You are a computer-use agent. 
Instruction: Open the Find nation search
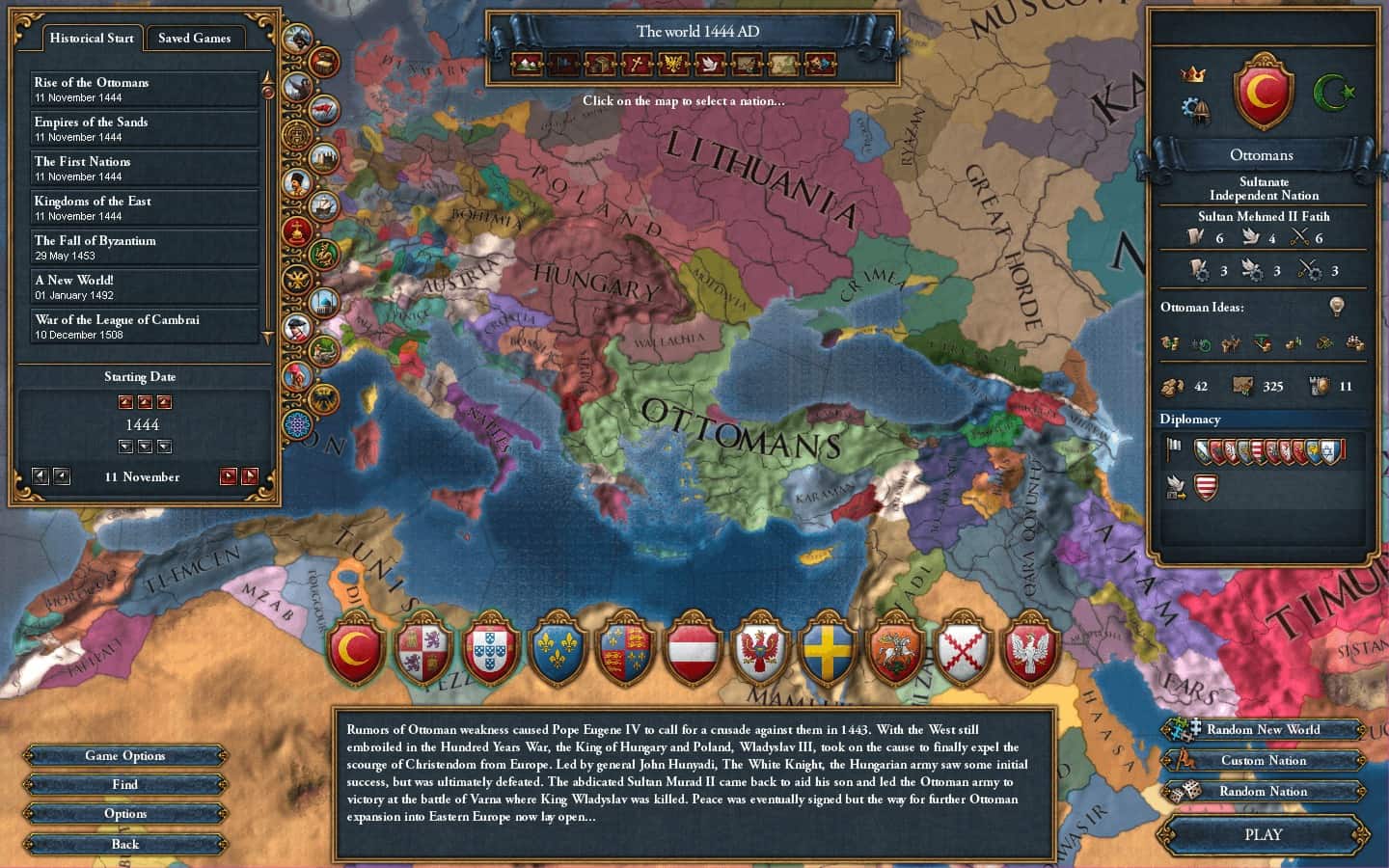[x=125, y=784]
